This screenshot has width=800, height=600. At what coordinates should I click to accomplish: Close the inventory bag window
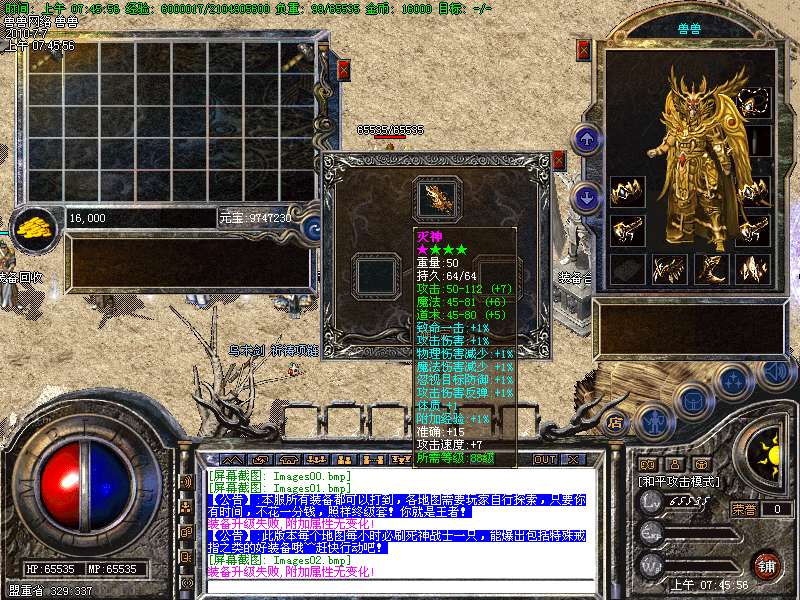tap(343, 69)
